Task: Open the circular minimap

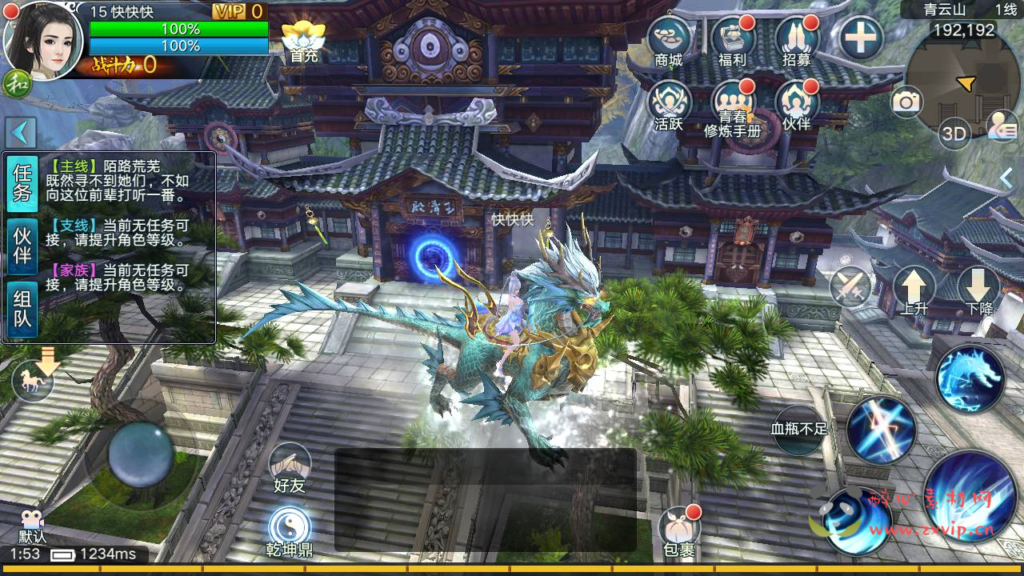Action: coord(962,80)
